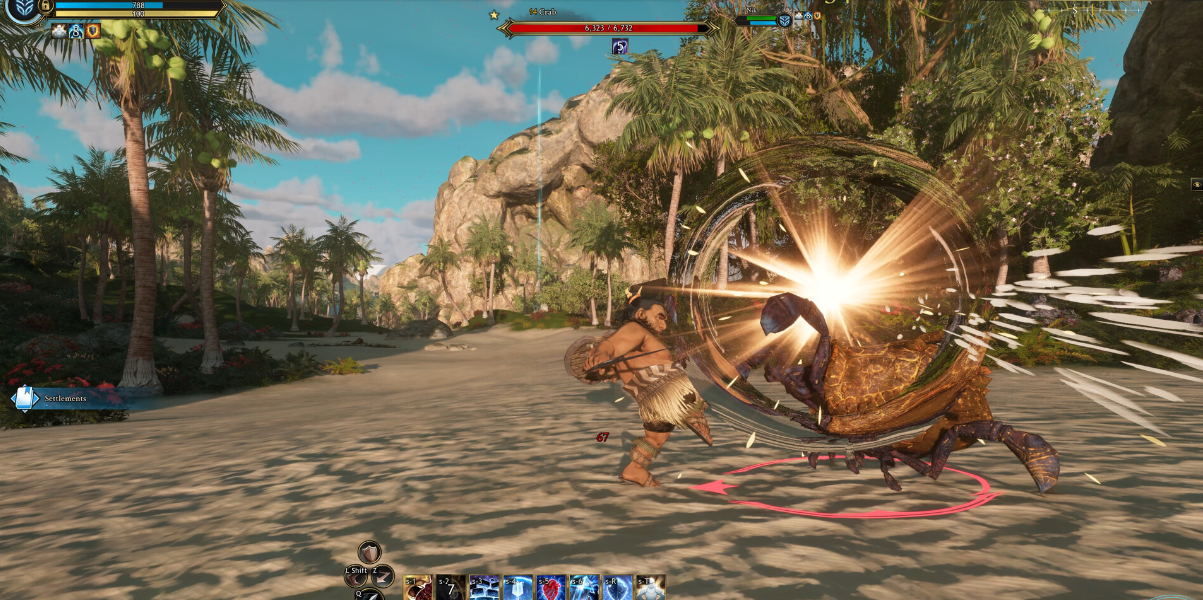Screen dimensions: 1203x600
Task: Use the blue slash skill S-6
Action: pyautogui.click(x=584, y=588)
